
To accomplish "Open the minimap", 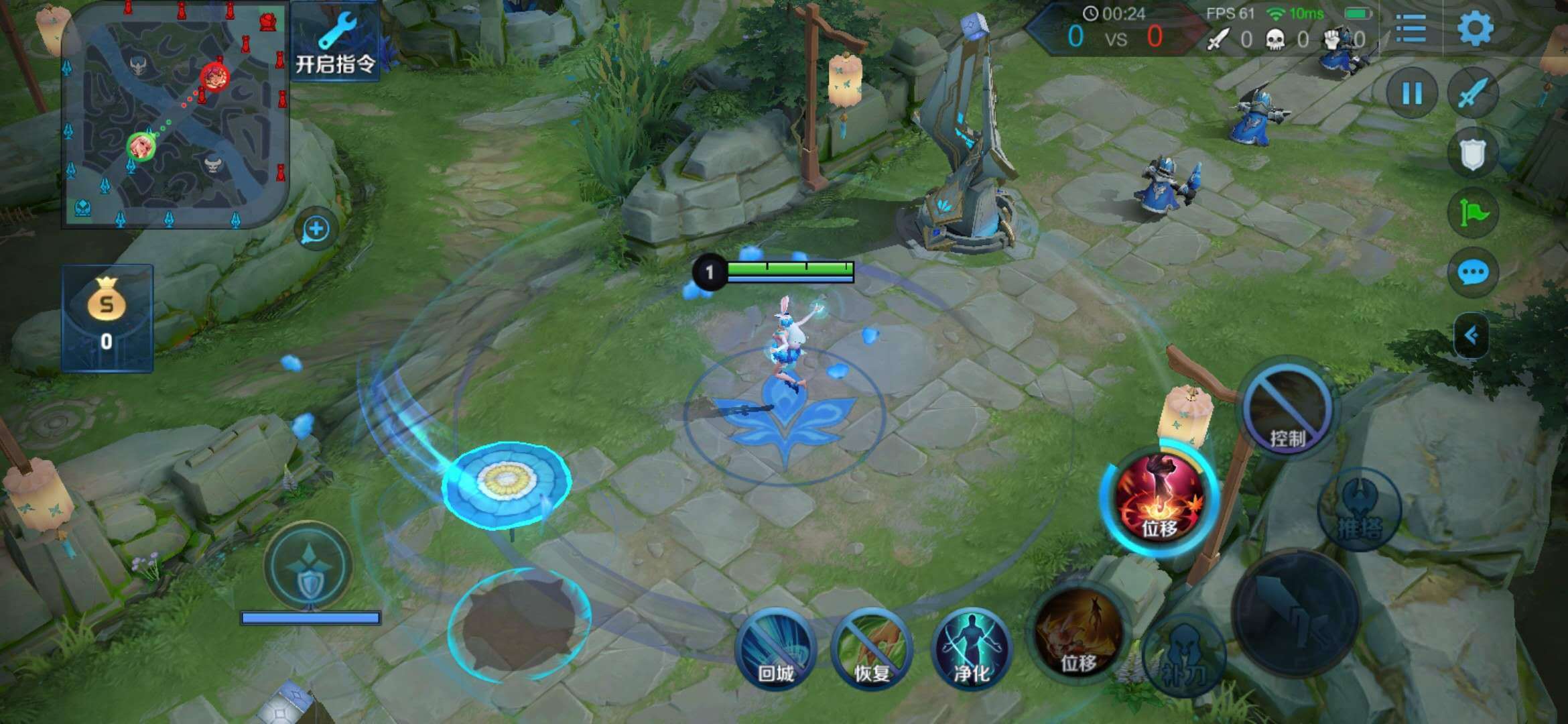I will click(x=176, y=115).
